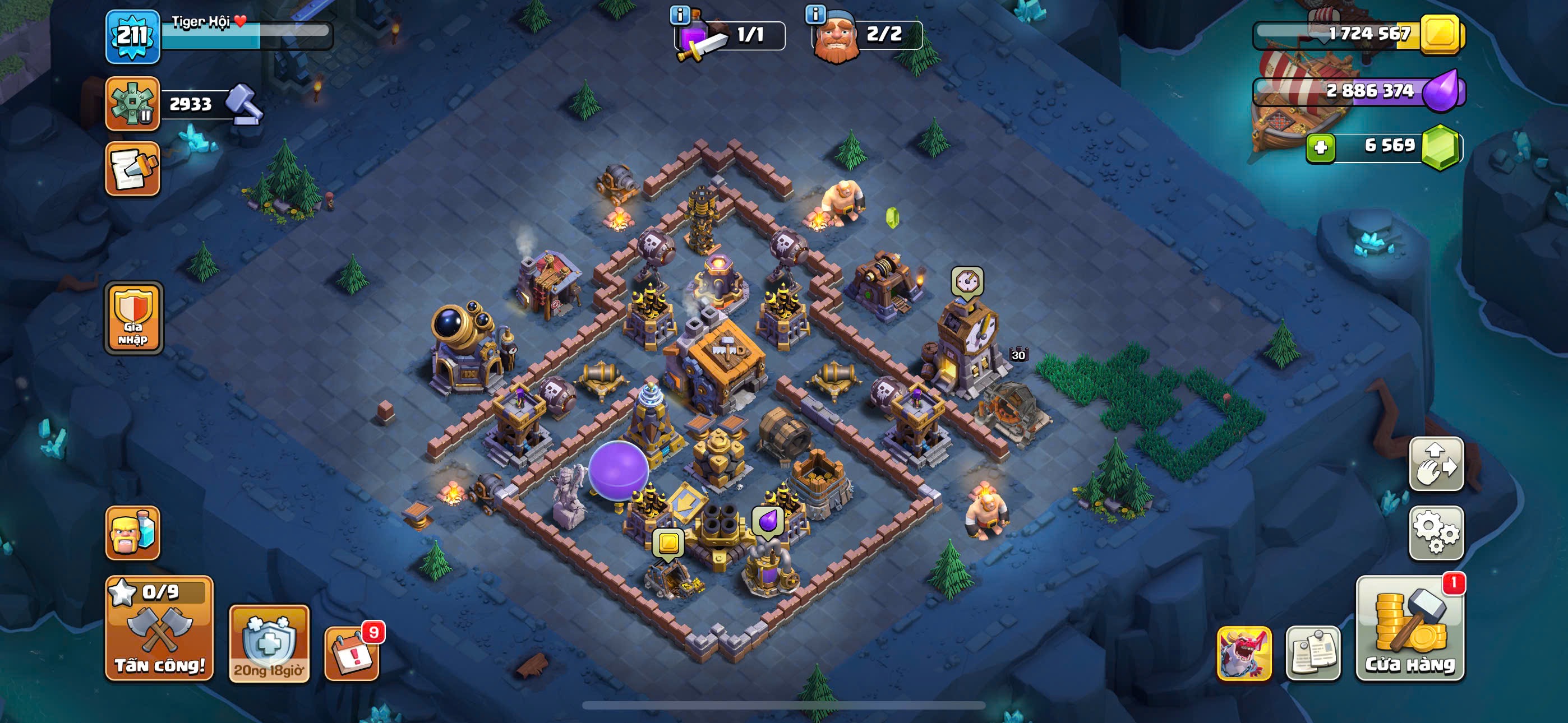This screenshot has height=723, width=1568.
Task: Open the trophy league badge icon
Action: (x=133, y=104)
